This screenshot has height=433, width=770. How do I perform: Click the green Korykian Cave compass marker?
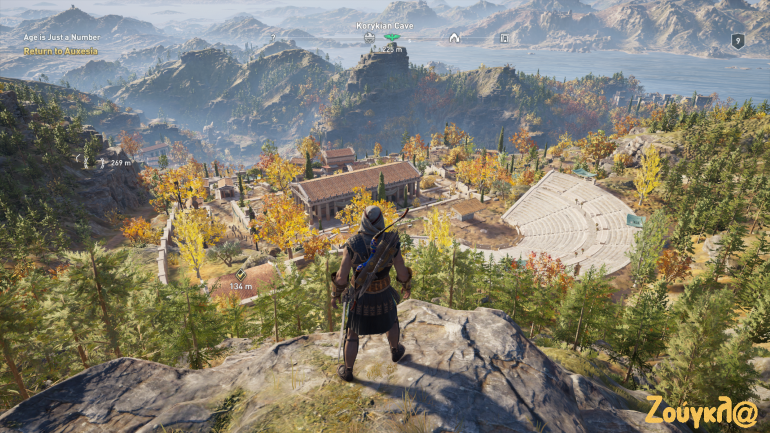click(x=393, y=37)
